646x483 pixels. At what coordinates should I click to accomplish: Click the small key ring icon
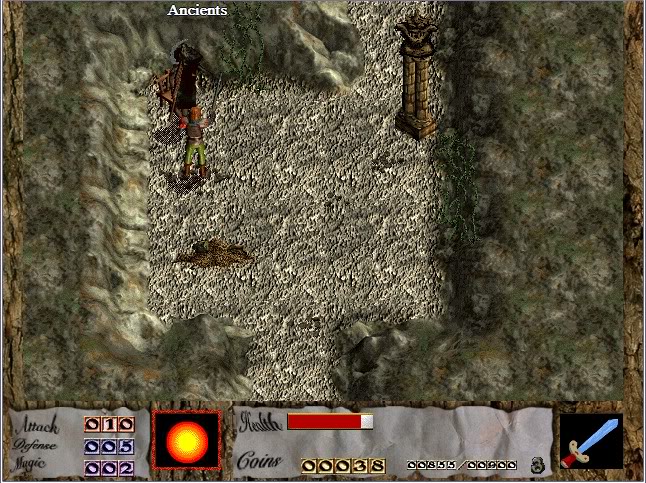[536, 464]
